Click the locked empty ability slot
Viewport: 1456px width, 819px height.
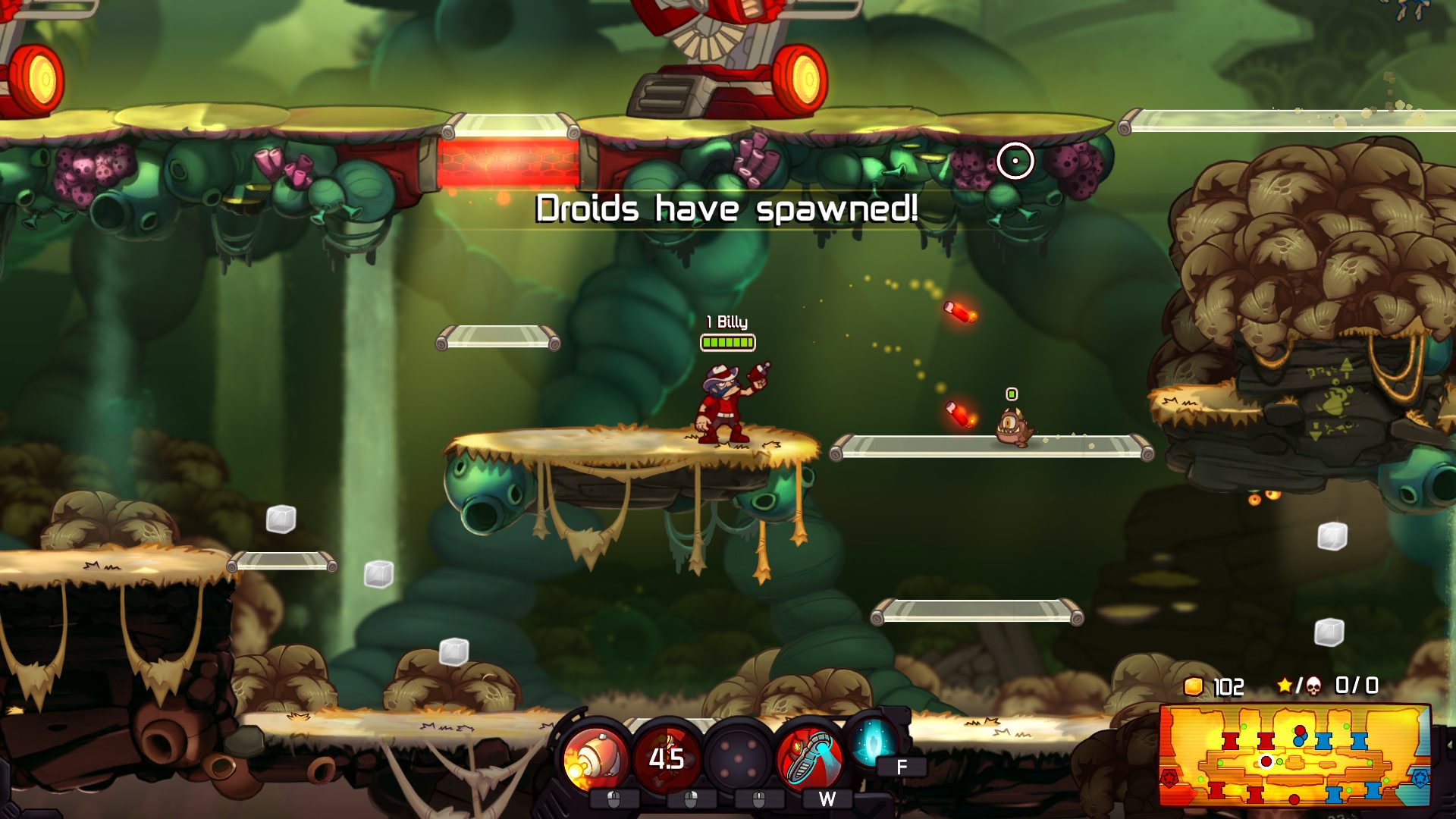pos(738,758)
